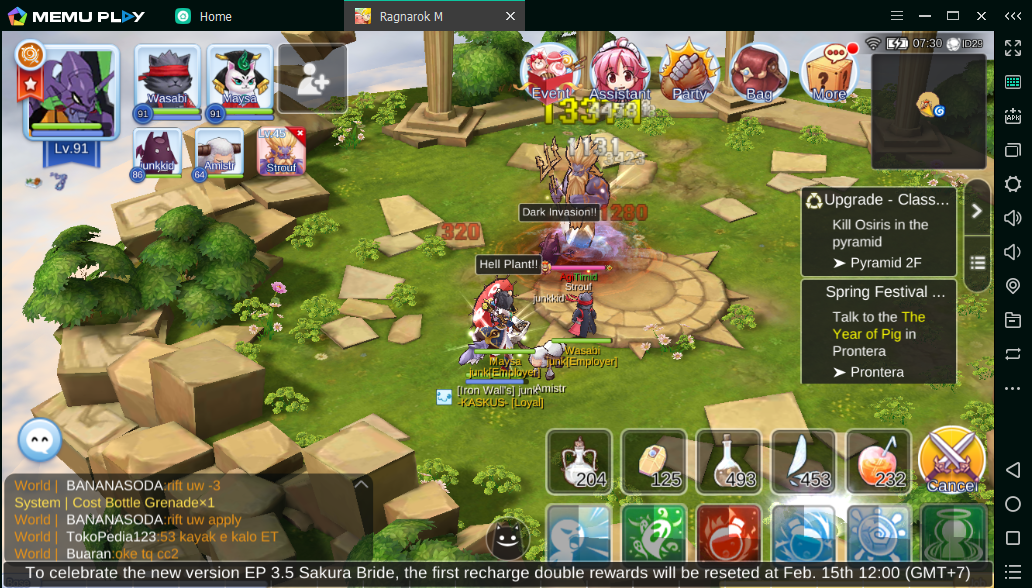1032x588 pixels.
Task: Open the Event menu
Action: 550,71
